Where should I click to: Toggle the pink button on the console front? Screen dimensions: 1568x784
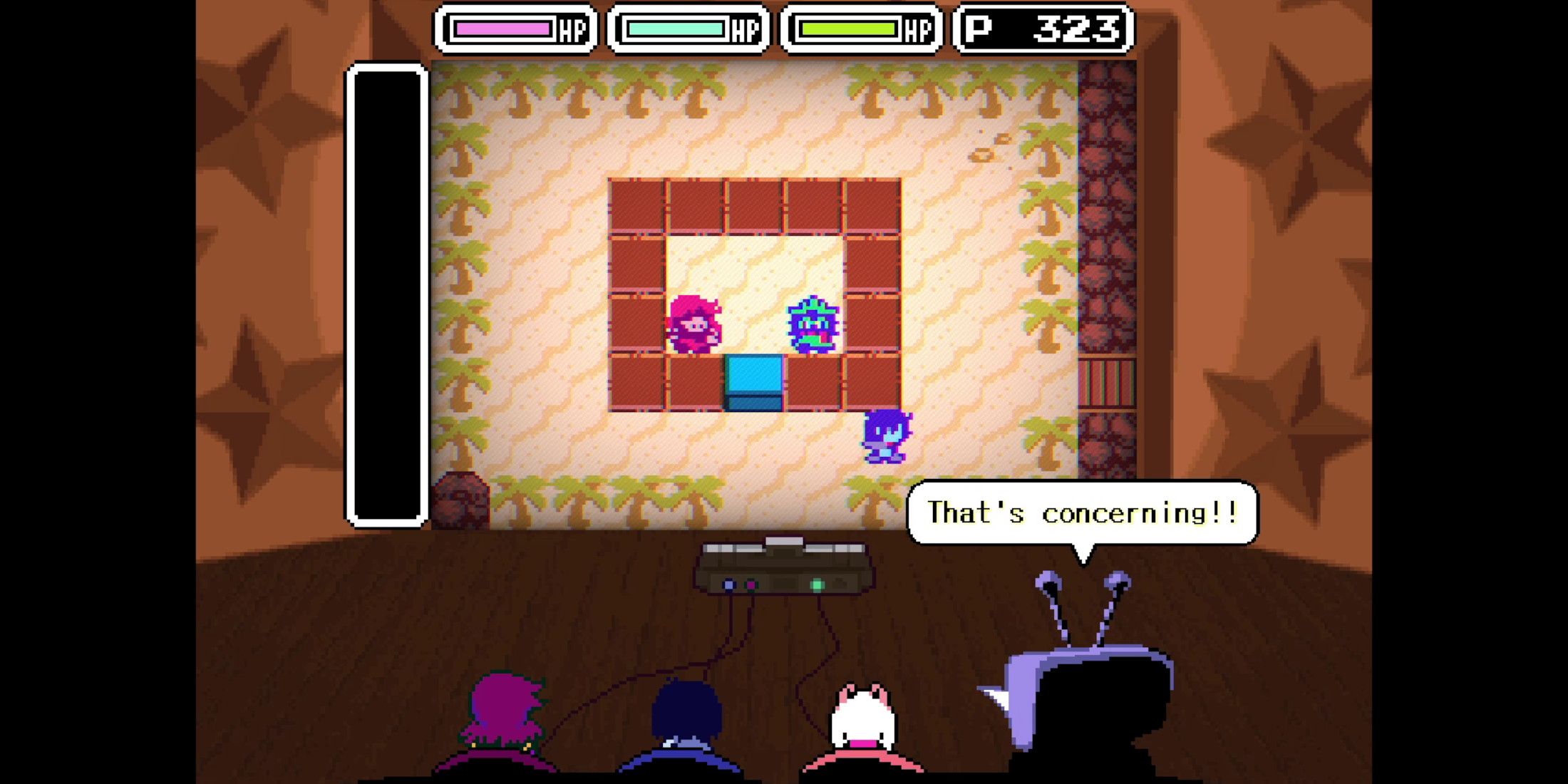[751, 584]
